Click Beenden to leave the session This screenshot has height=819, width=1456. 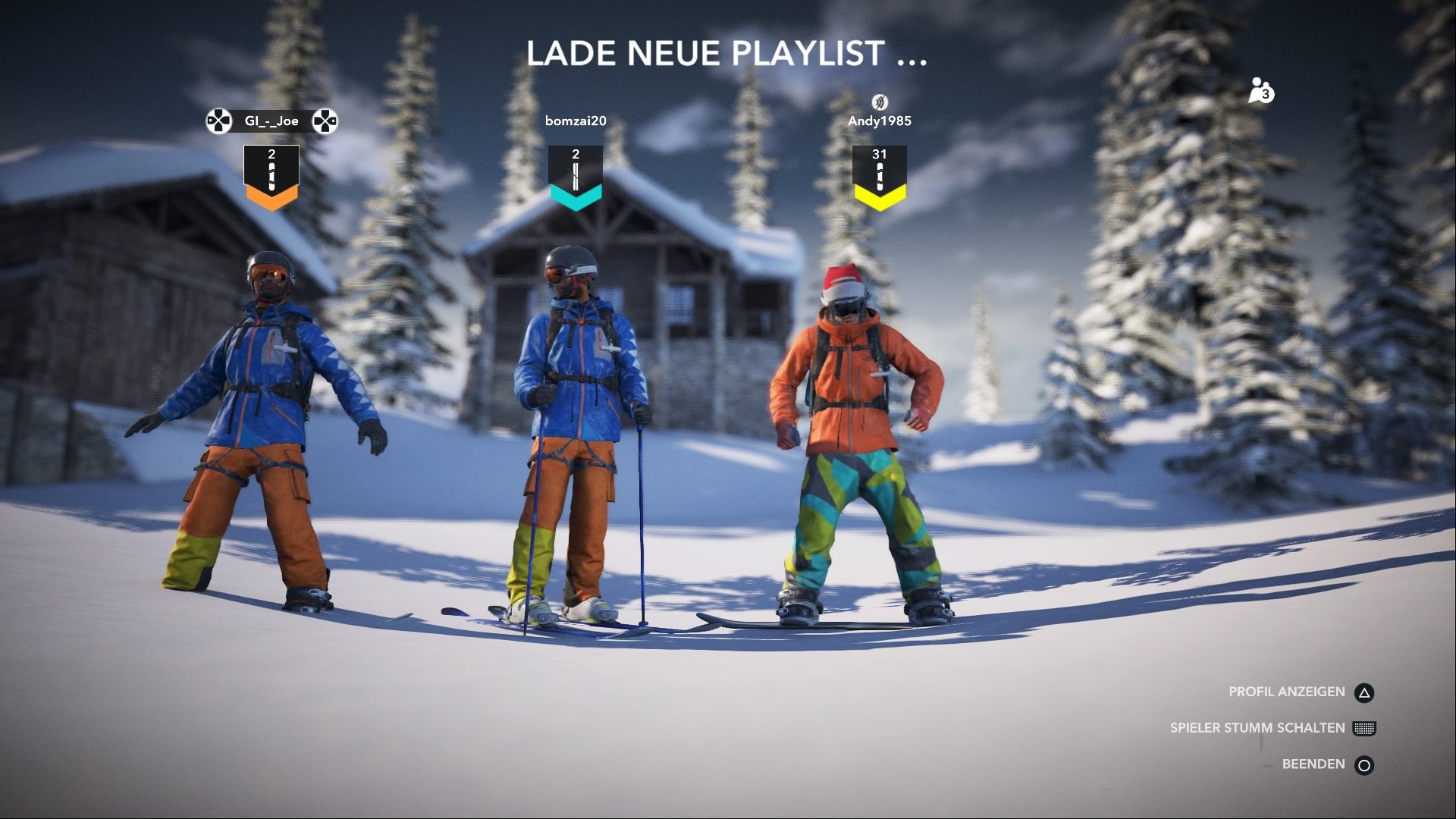pyautogui.click(x=1312, y=764)
